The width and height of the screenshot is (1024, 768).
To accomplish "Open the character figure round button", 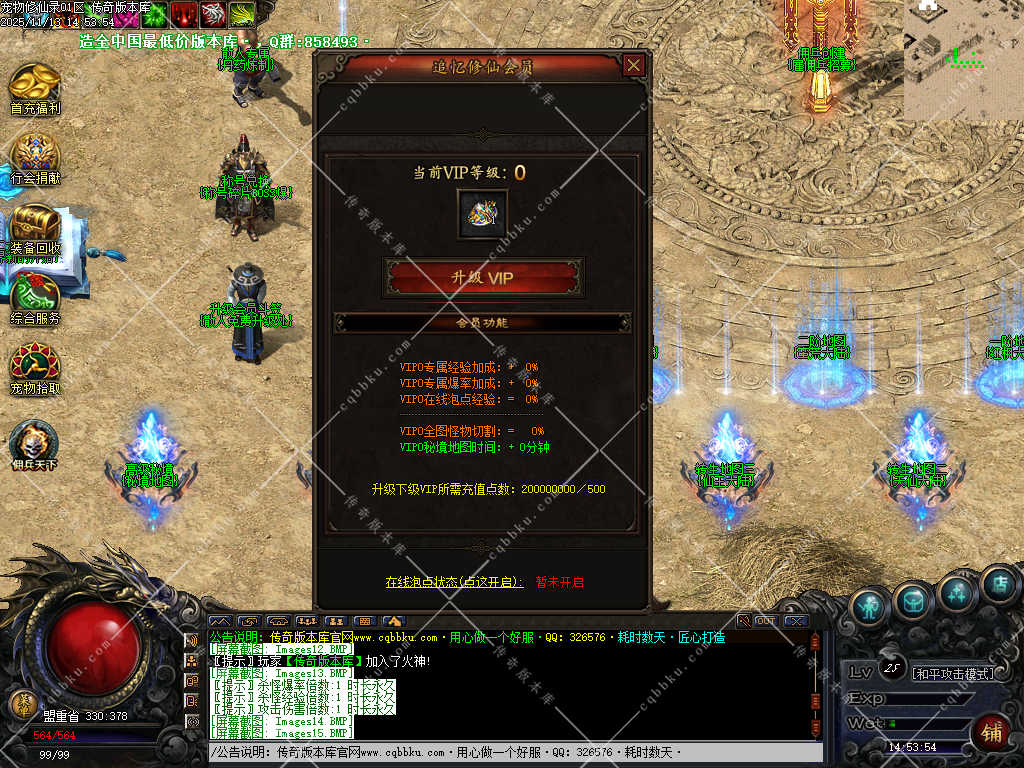I will [871, 606].
